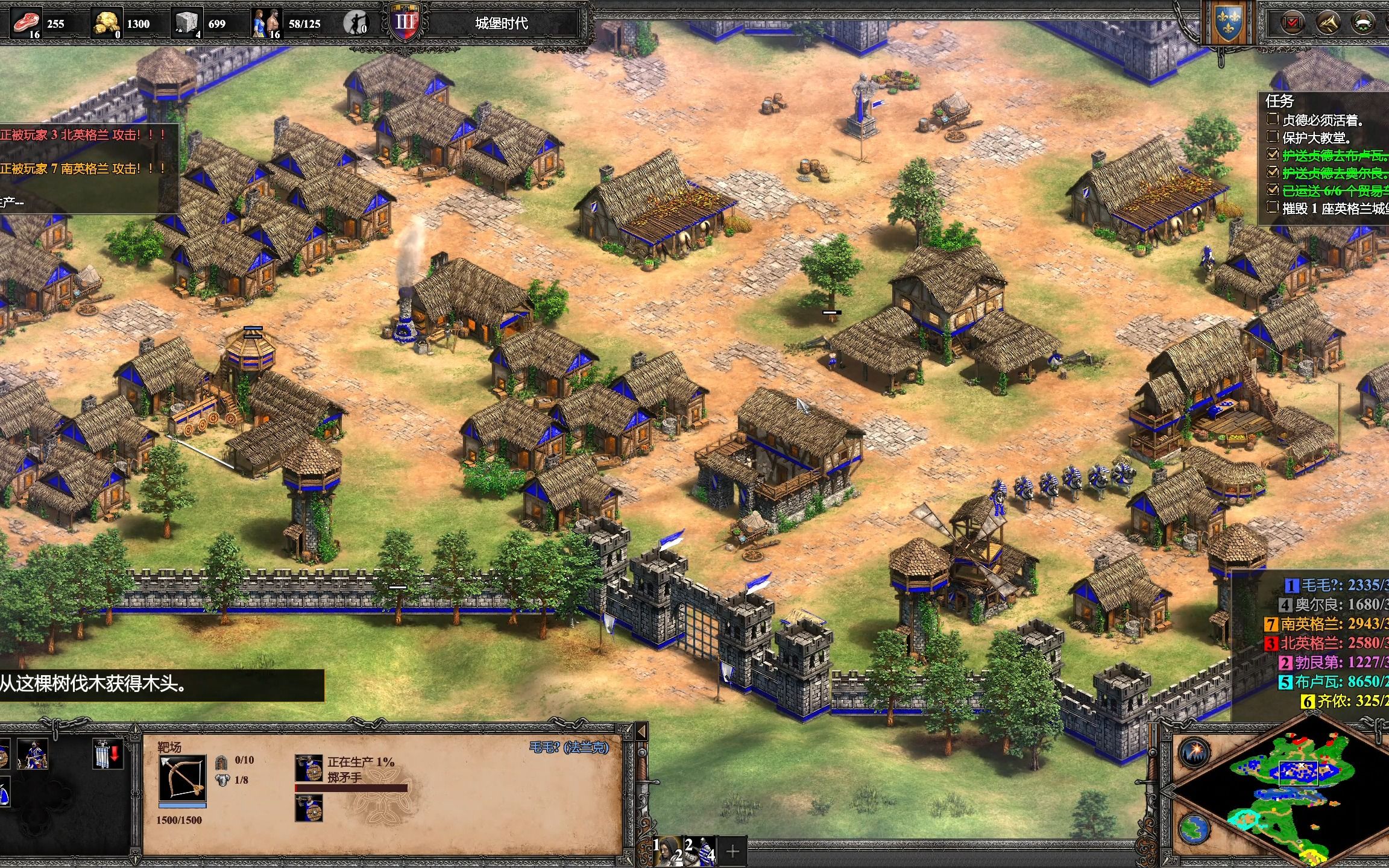Select control group 2 knights
The image size is (1389, 868).
point(701,851)
